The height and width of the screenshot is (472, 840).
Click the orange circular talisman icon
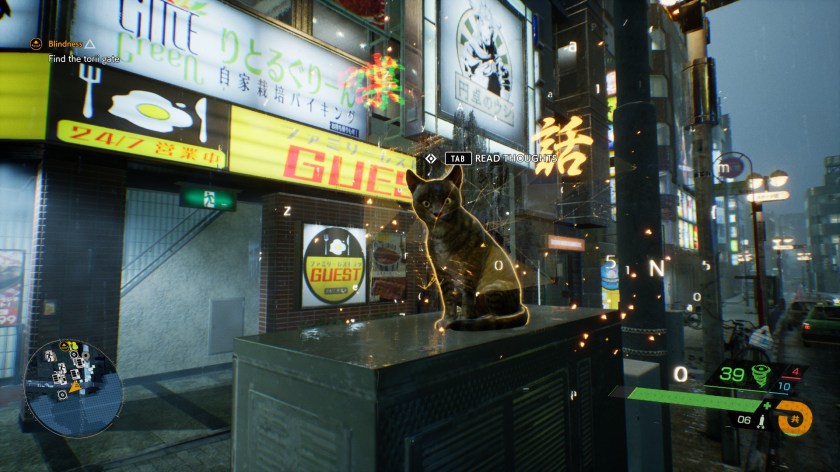(x=795, y=416)
